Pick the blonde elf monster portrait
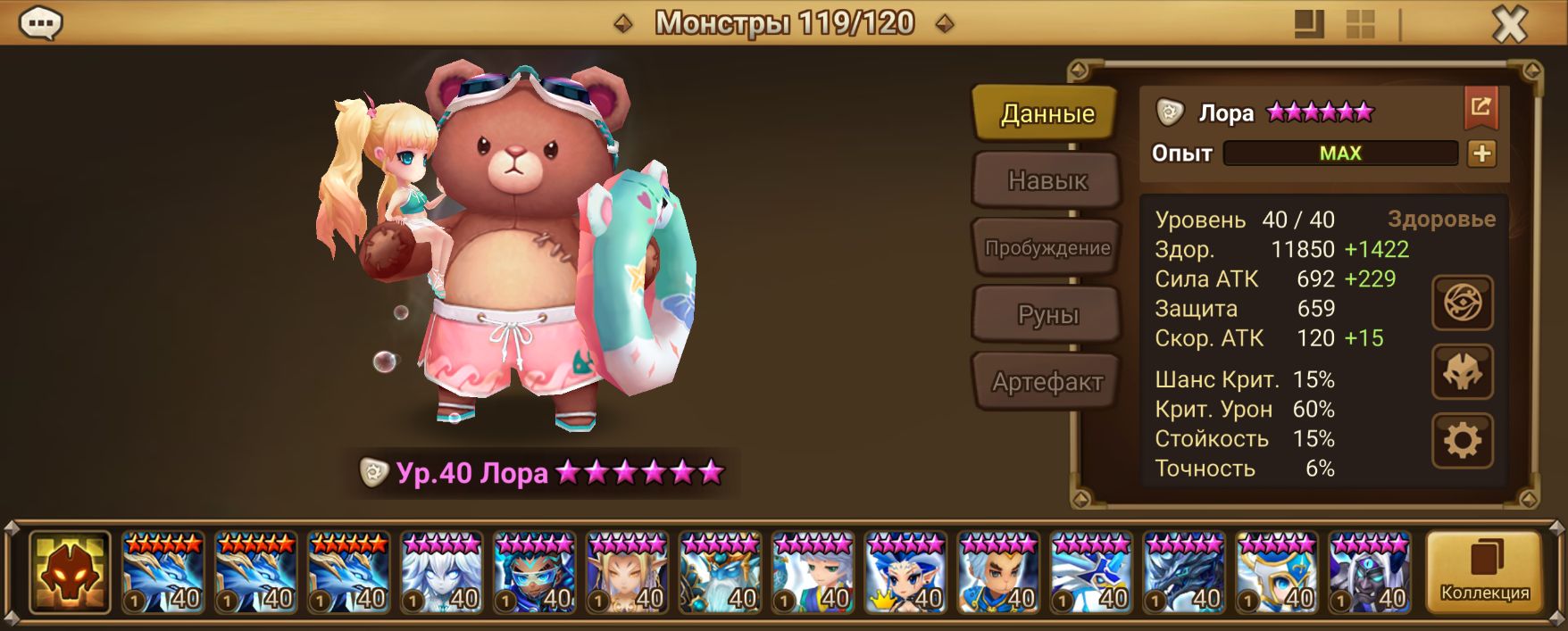 (628, 572)
